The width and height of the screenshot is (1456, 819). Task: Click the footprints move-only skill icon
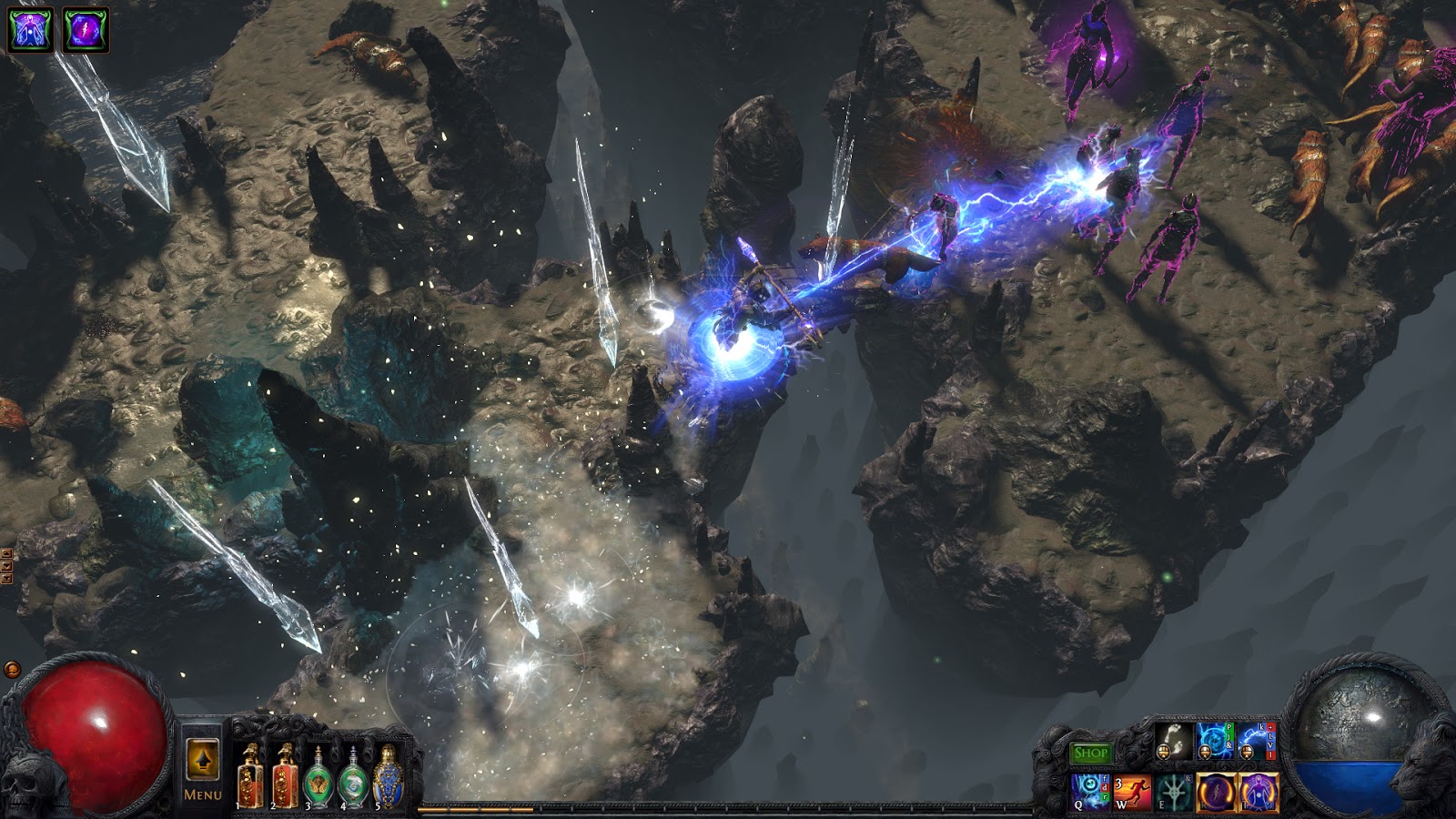click(x=1176, y=741)
